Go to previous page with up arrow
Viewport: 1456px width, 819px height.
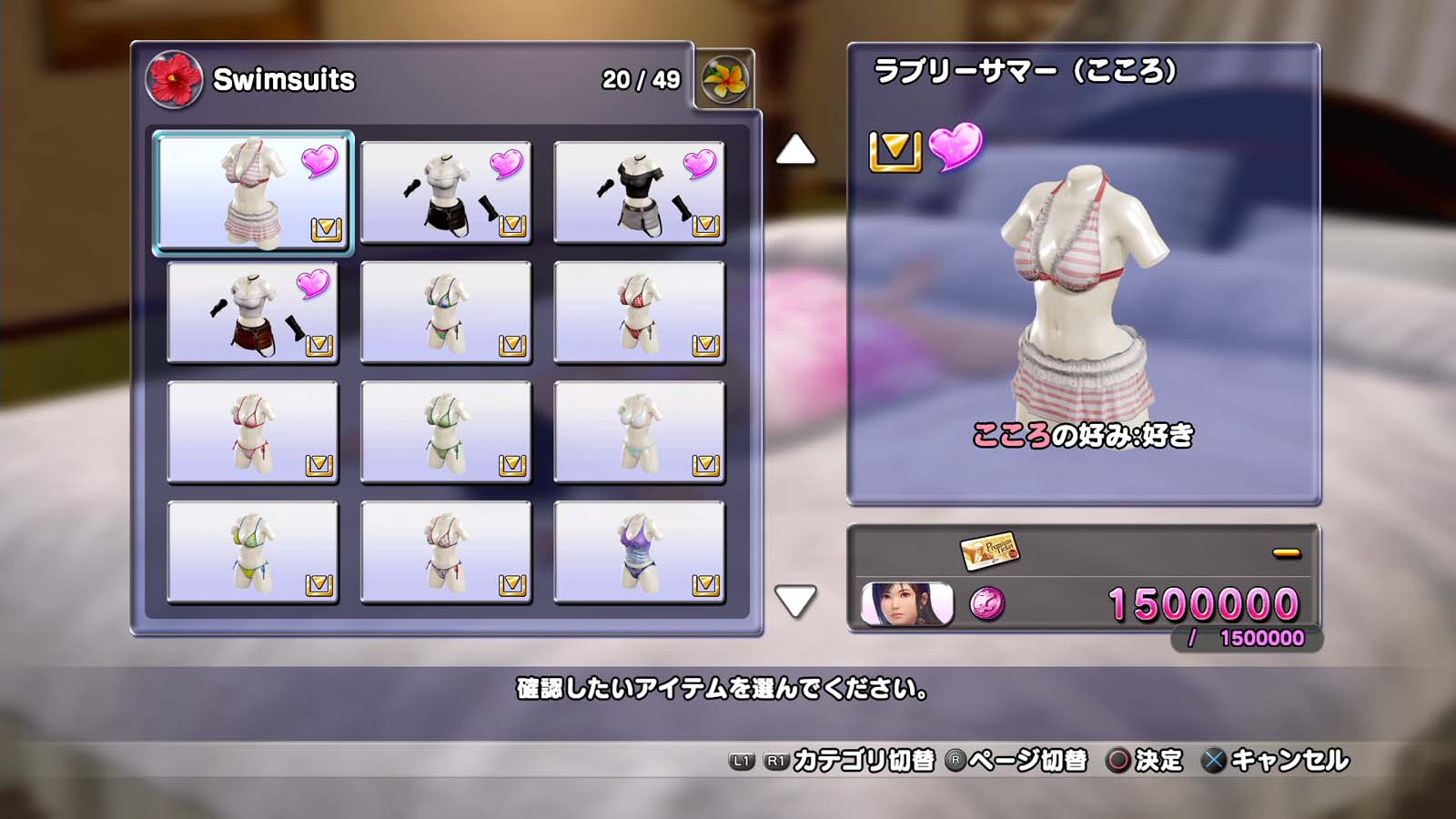pos(795,150)
